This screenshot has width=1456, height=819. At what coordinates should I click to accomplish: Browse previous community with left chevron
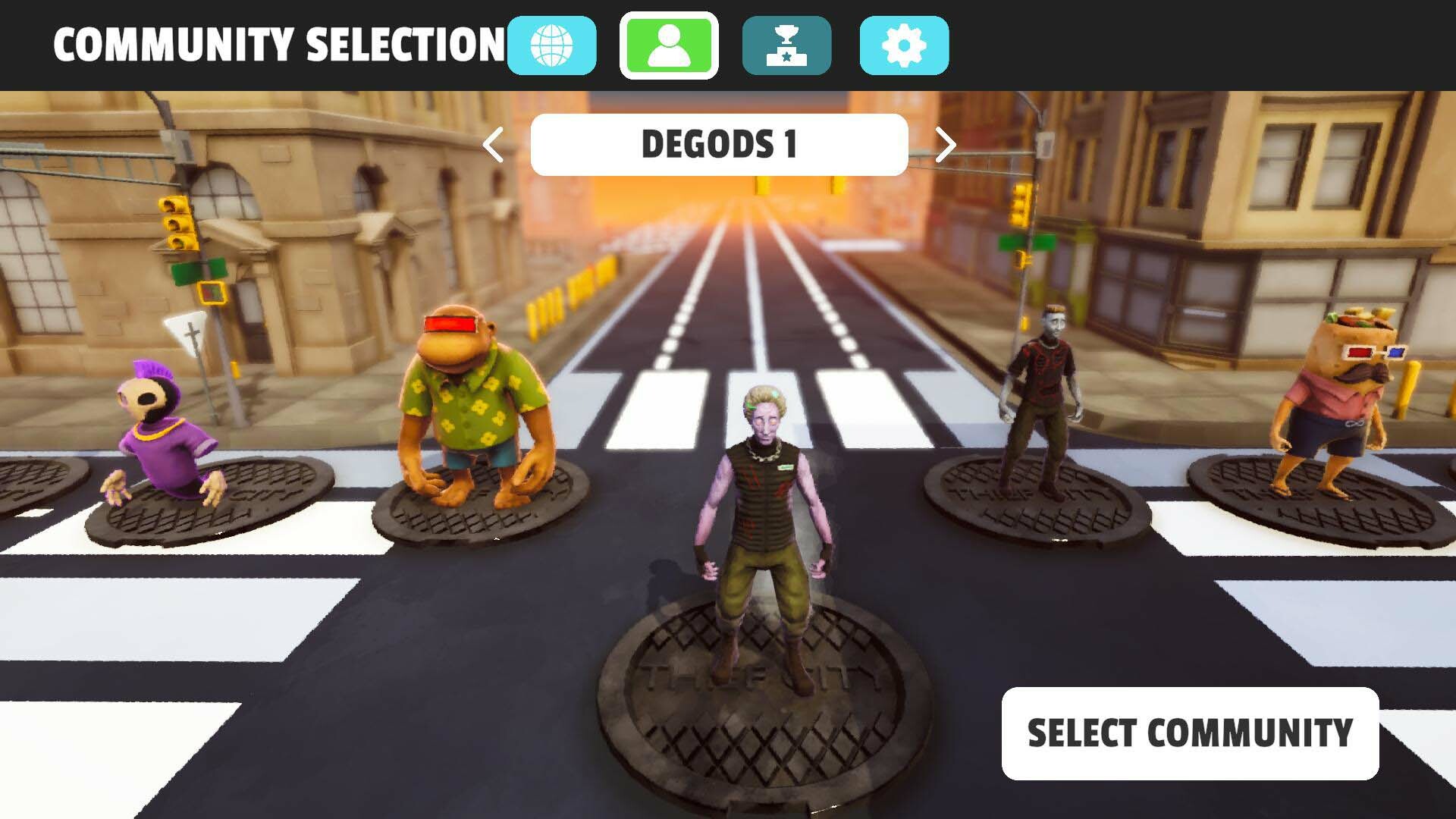[x=493, y=145]
